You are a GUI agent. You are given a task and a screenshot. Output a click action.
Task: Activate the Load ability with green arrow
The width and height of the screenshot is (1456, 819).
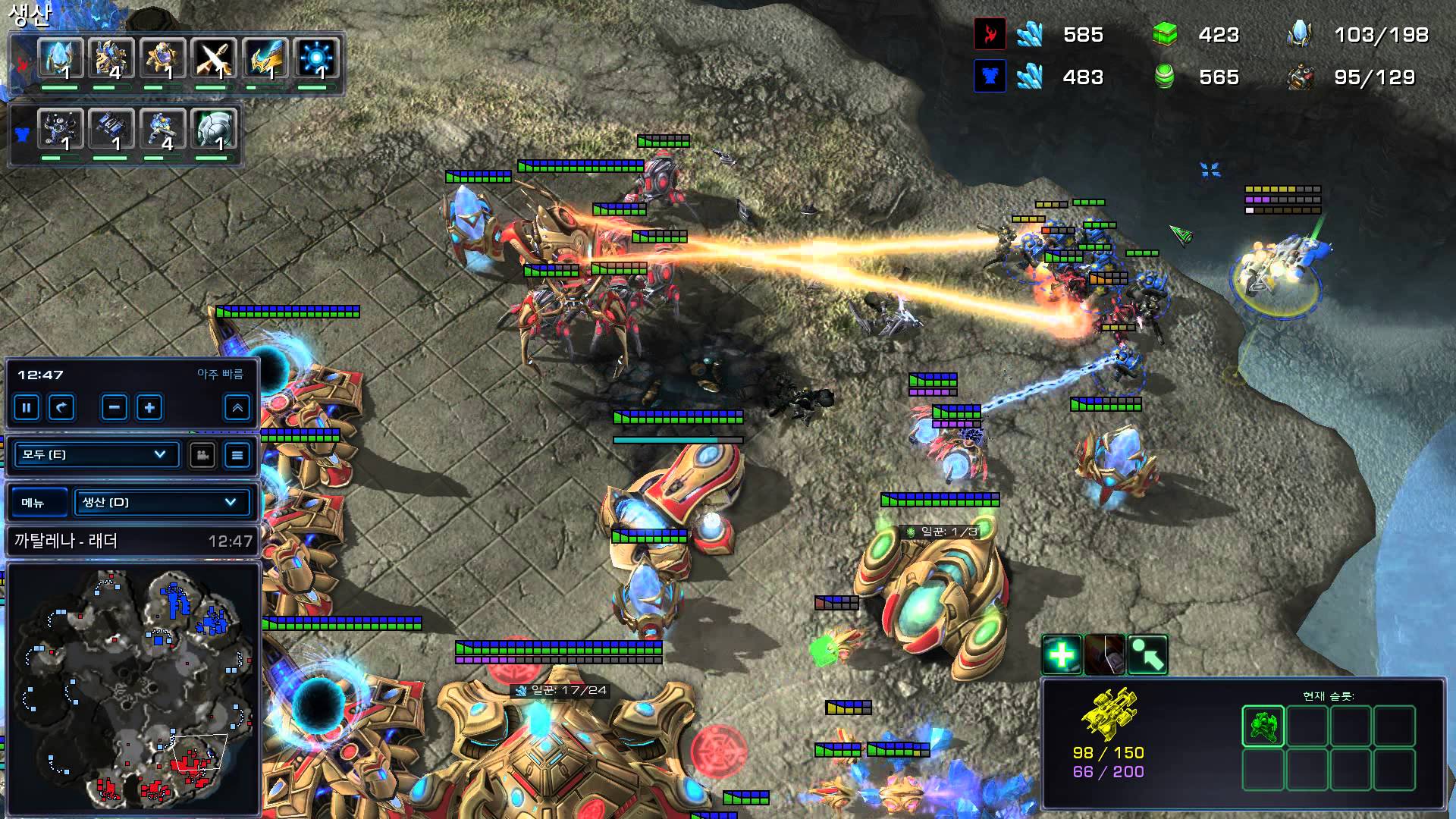point(1148,654)
